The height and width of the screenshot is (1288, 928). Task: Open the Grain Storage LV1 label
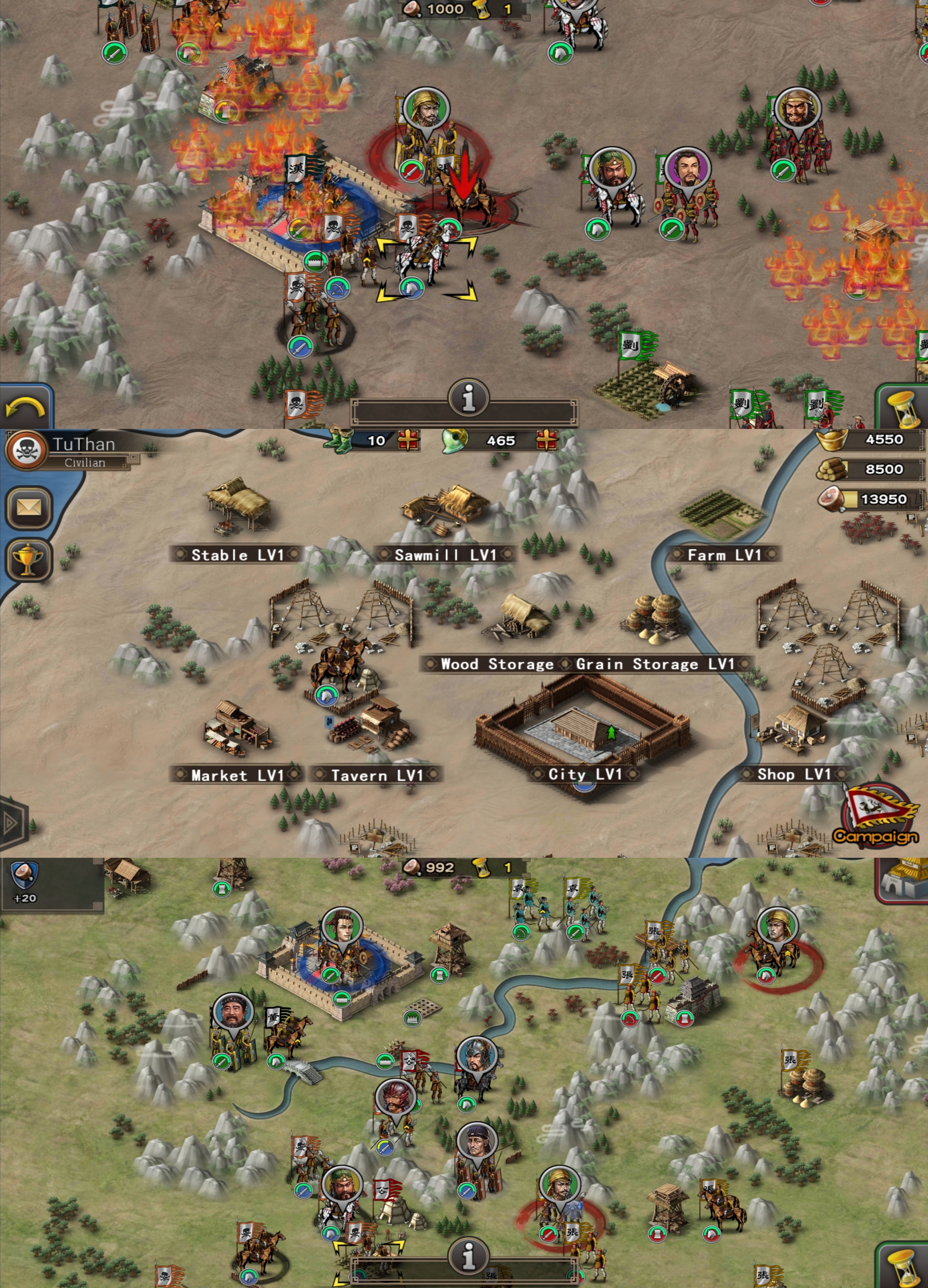coord(655,664)
